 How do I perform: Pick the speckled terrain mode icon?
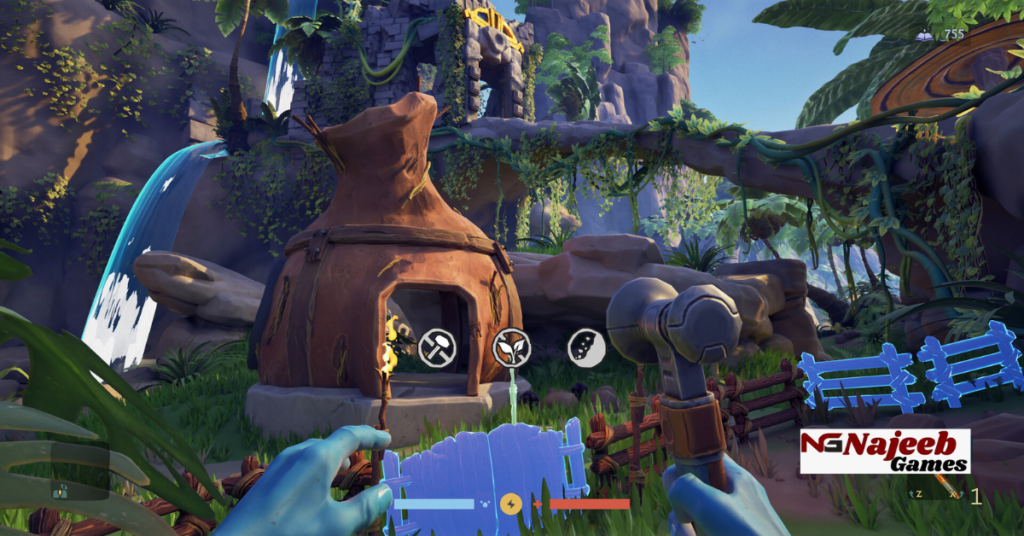point(584,346)
